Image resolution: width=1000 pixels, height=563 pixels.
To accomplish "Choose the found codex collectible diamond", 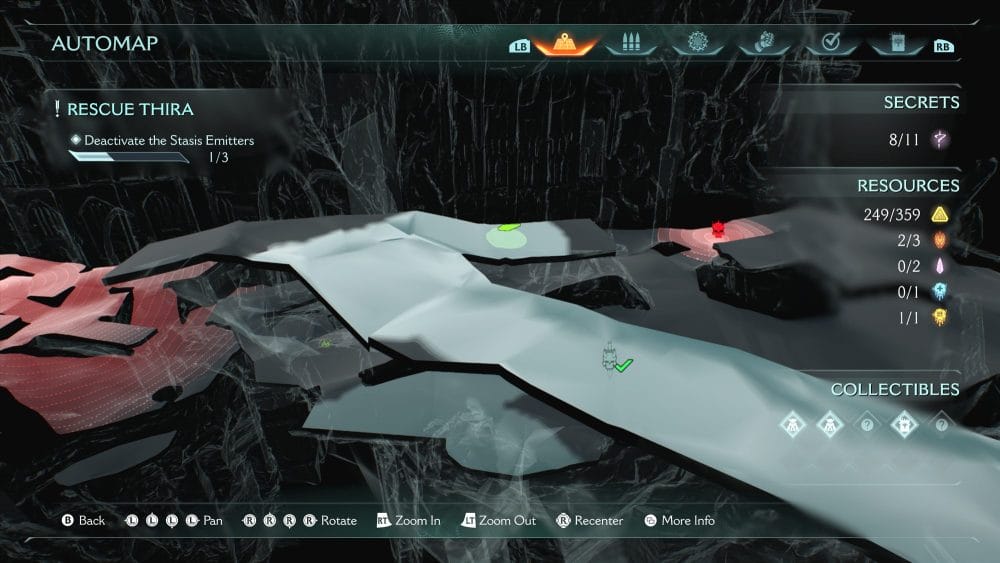I will [x=904, y=423].
